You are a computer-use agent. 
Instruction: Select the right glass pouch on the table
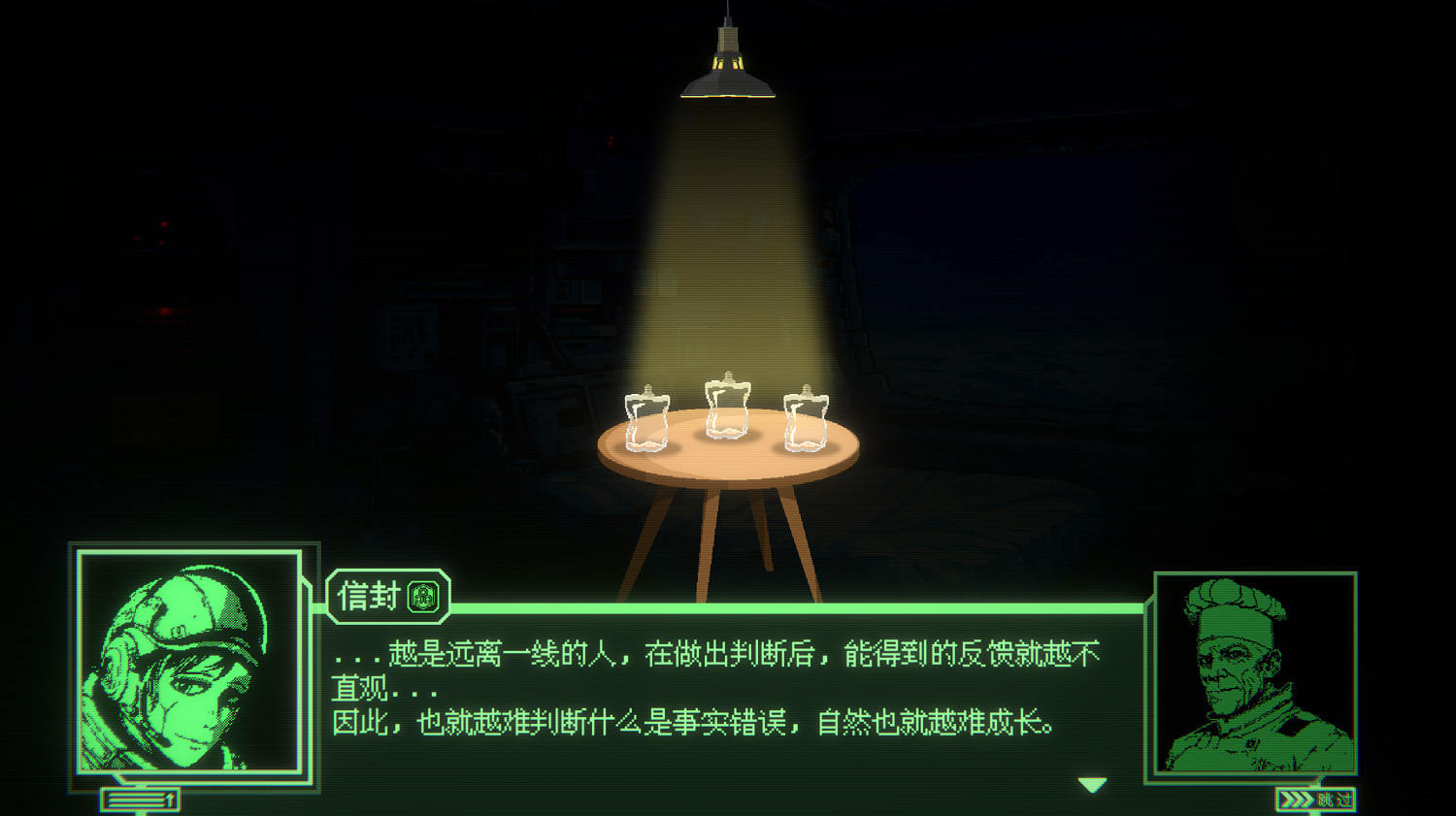(806, 422)
